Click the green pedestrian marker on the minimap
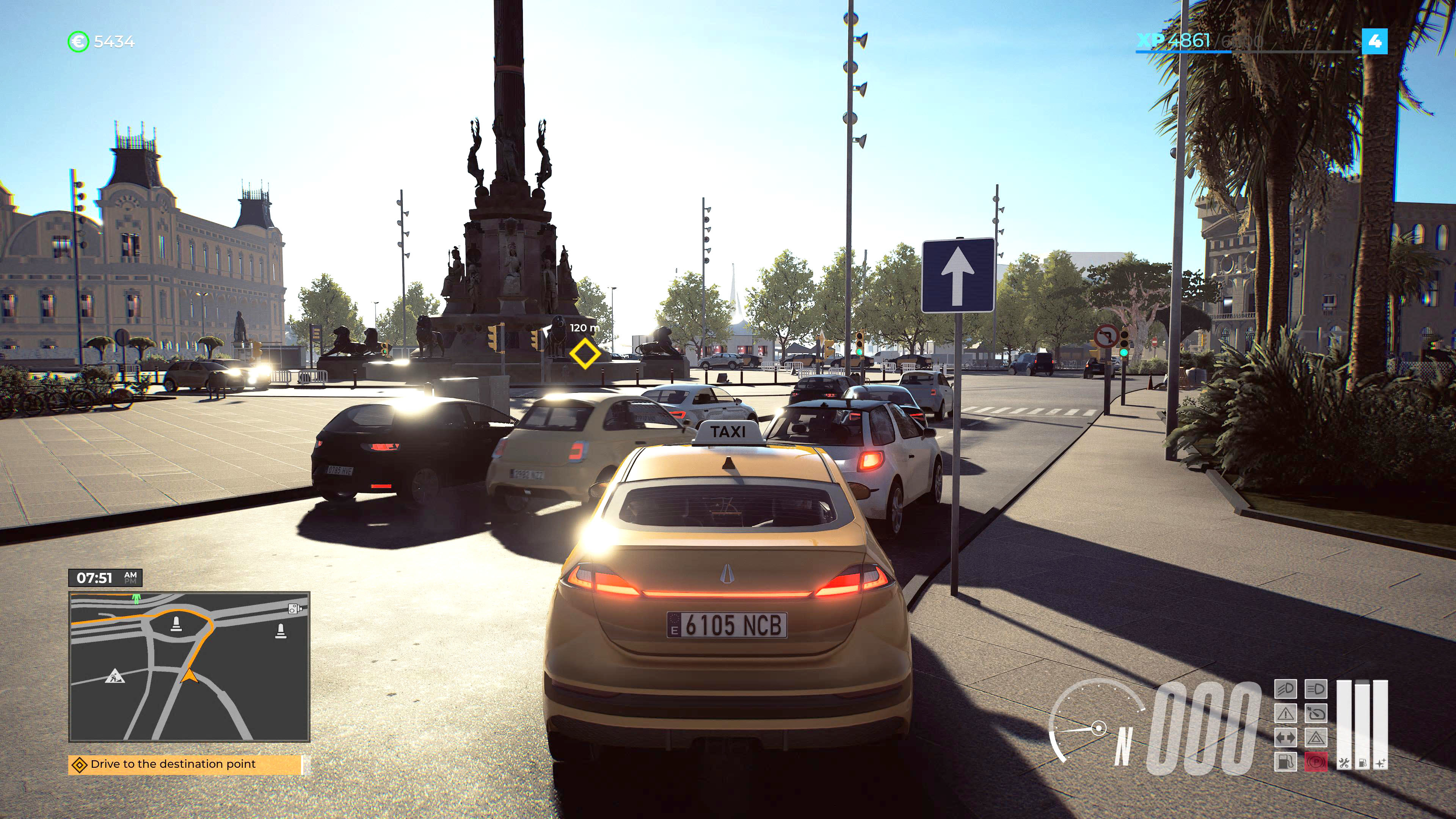Viewport: 1456px width, 819px height. (136, 598)
